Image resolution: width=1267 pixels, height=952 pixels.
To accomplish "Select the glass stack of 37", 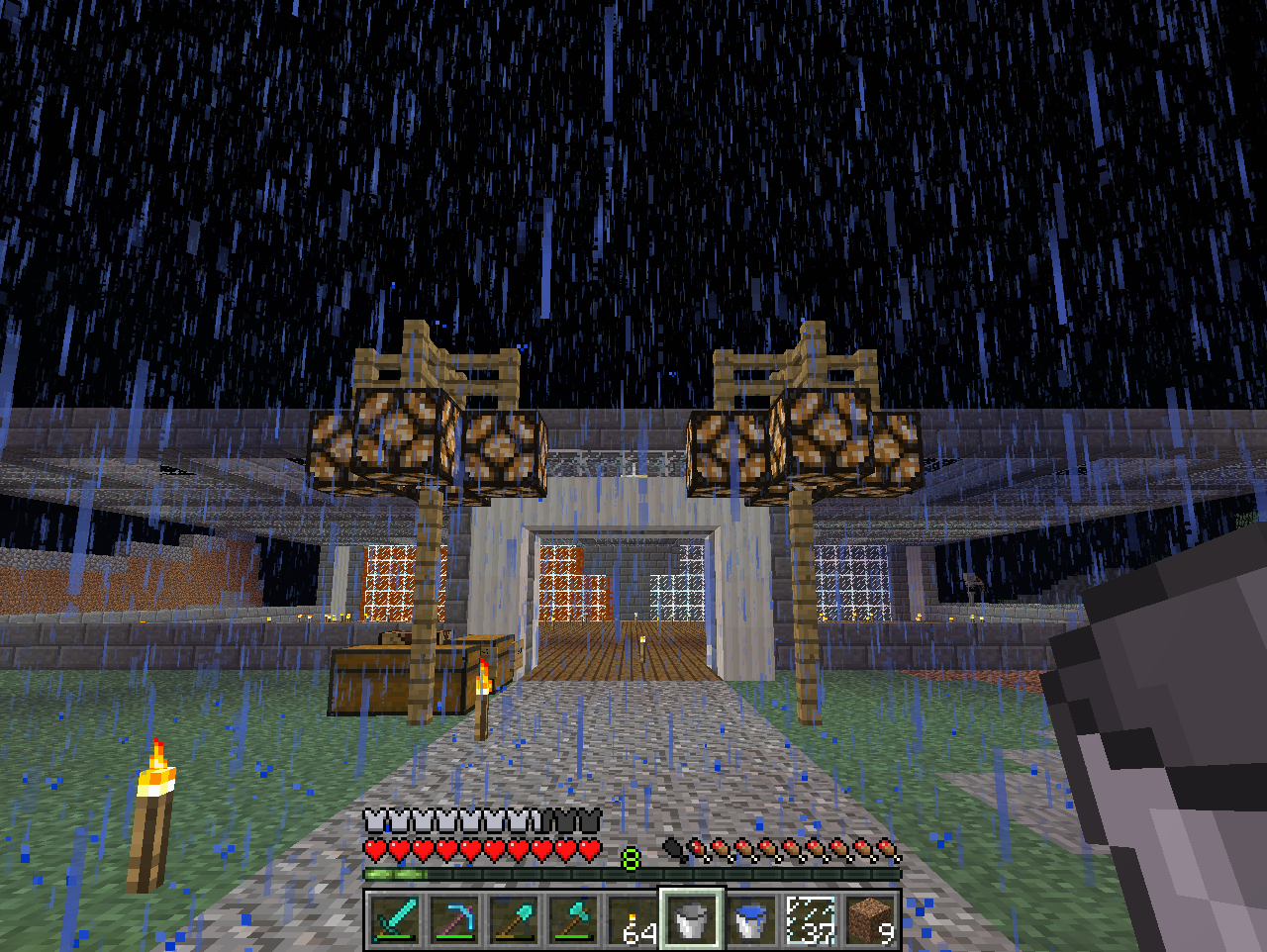I will pos(812,920).
